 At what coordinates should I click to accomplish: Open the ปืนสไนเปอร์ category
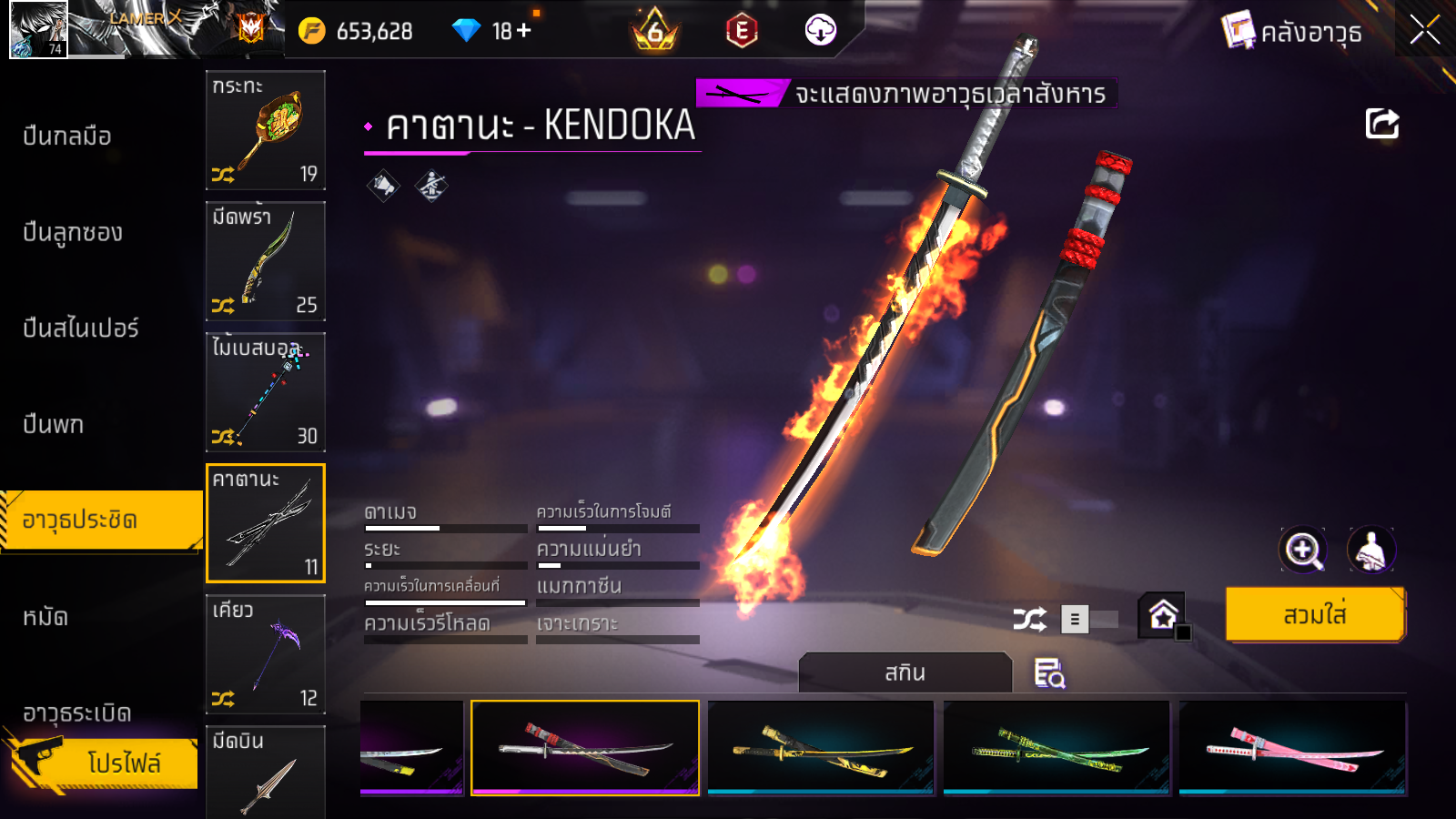click(80, 328)
